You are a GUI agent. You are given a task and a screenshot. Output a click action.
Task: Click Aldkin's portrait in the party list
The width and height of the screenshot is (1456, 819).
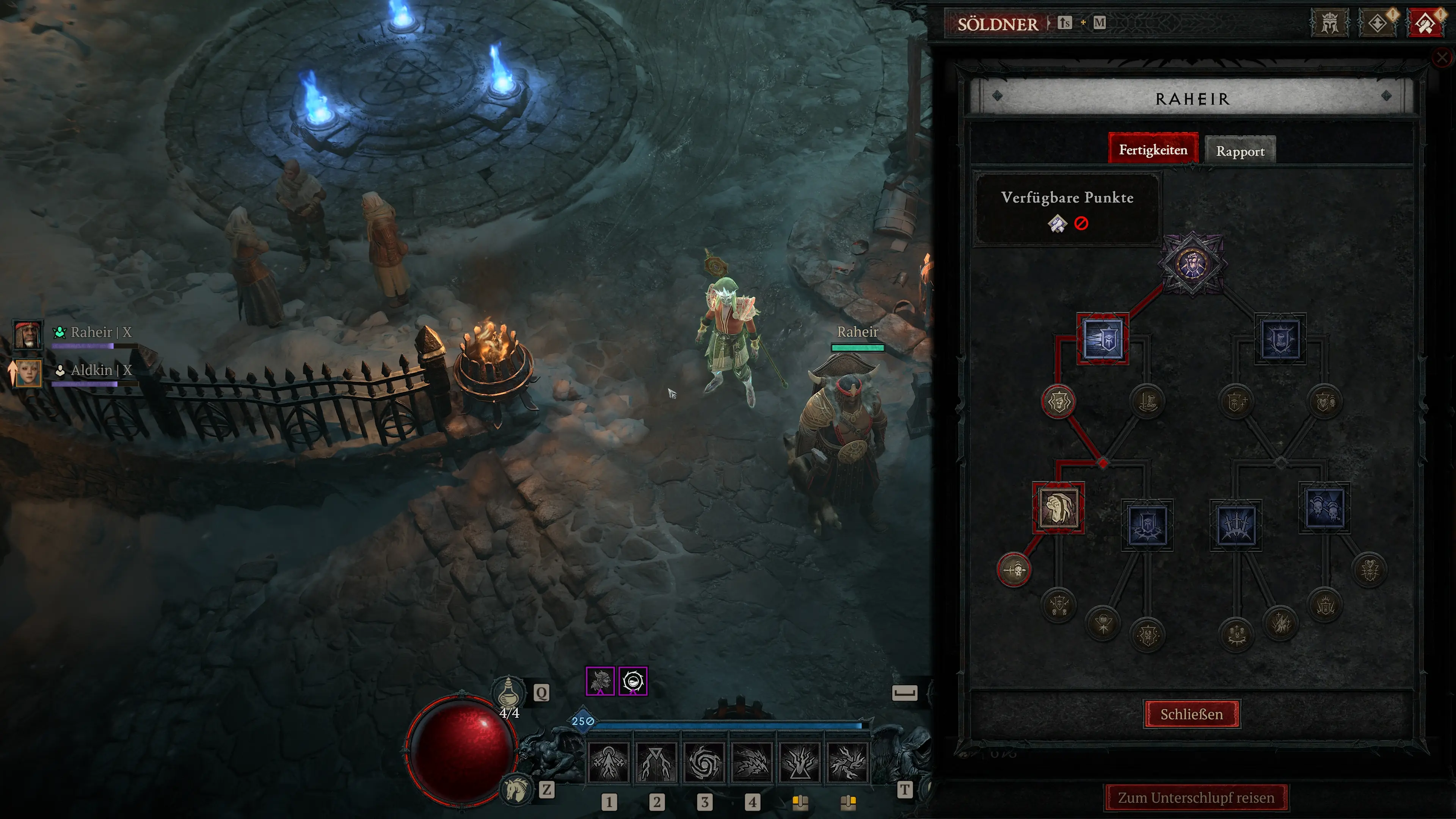click(27, 373)
